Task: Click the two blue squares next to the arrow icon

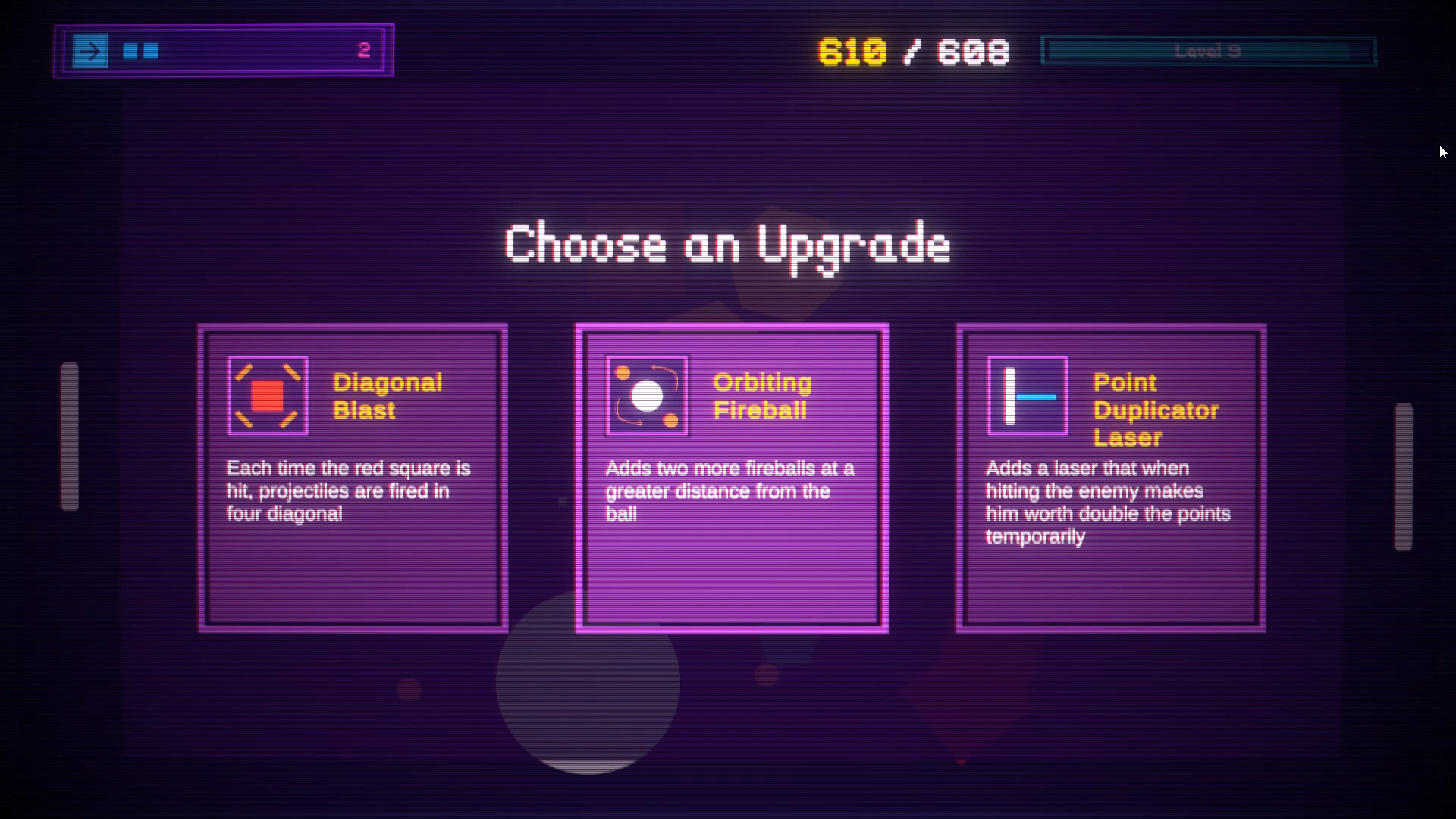Action: (140, 51)
